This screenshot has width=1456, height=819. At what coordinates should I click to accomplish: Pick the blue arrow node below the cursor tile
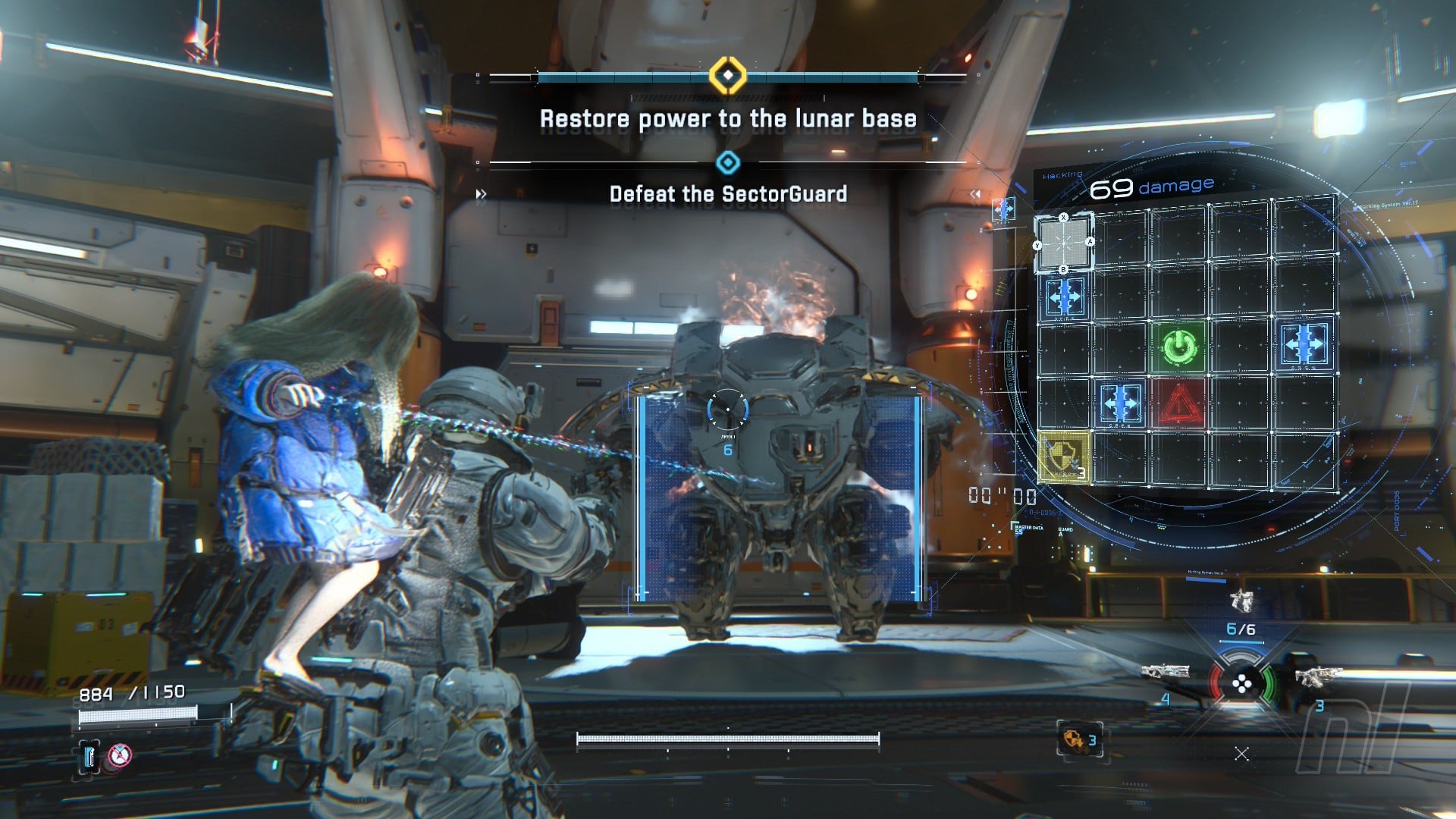click(x=1064, y=297)
